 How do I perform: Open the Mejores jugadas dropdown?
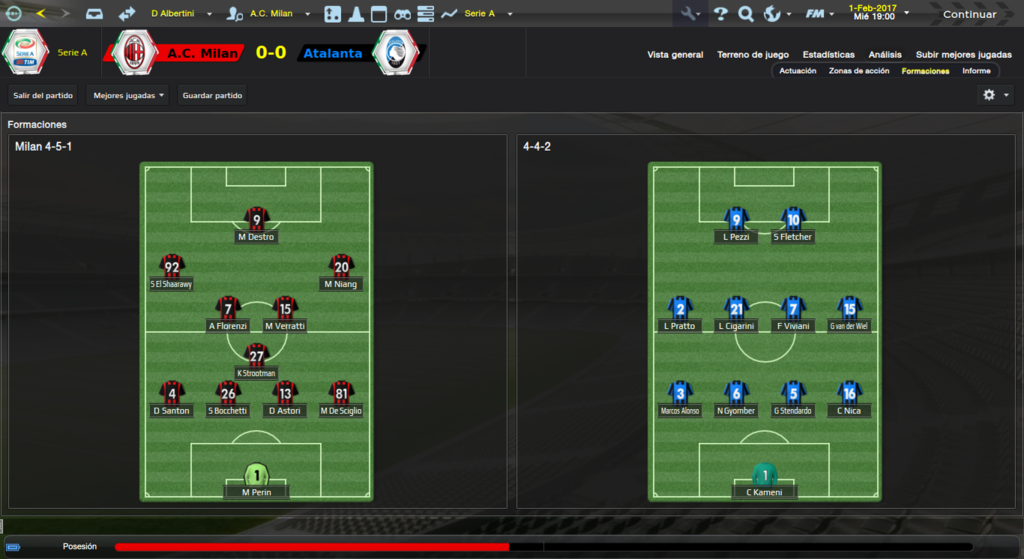point(127,95)
